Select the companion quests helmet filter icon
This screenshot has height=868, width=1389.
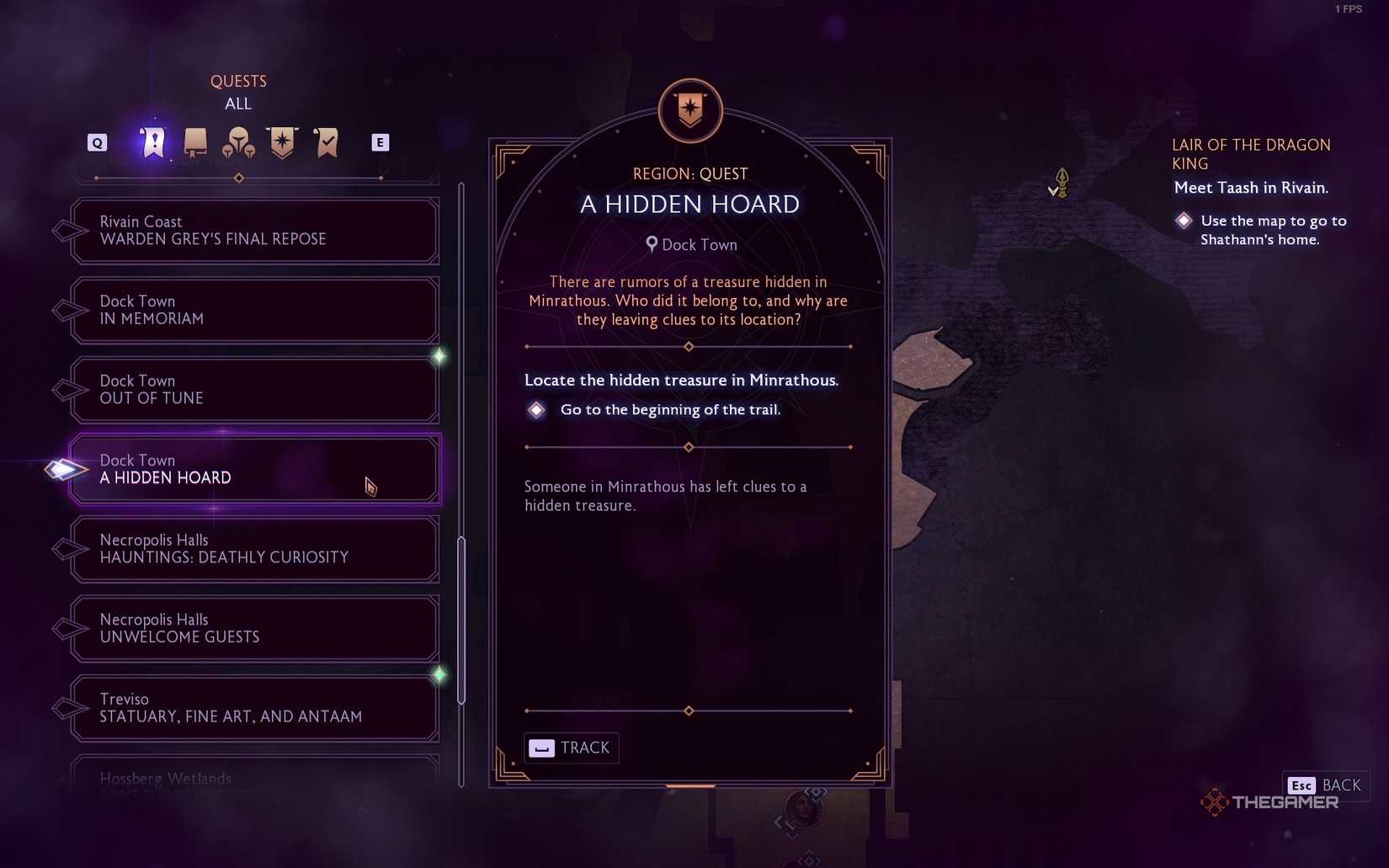239,142
